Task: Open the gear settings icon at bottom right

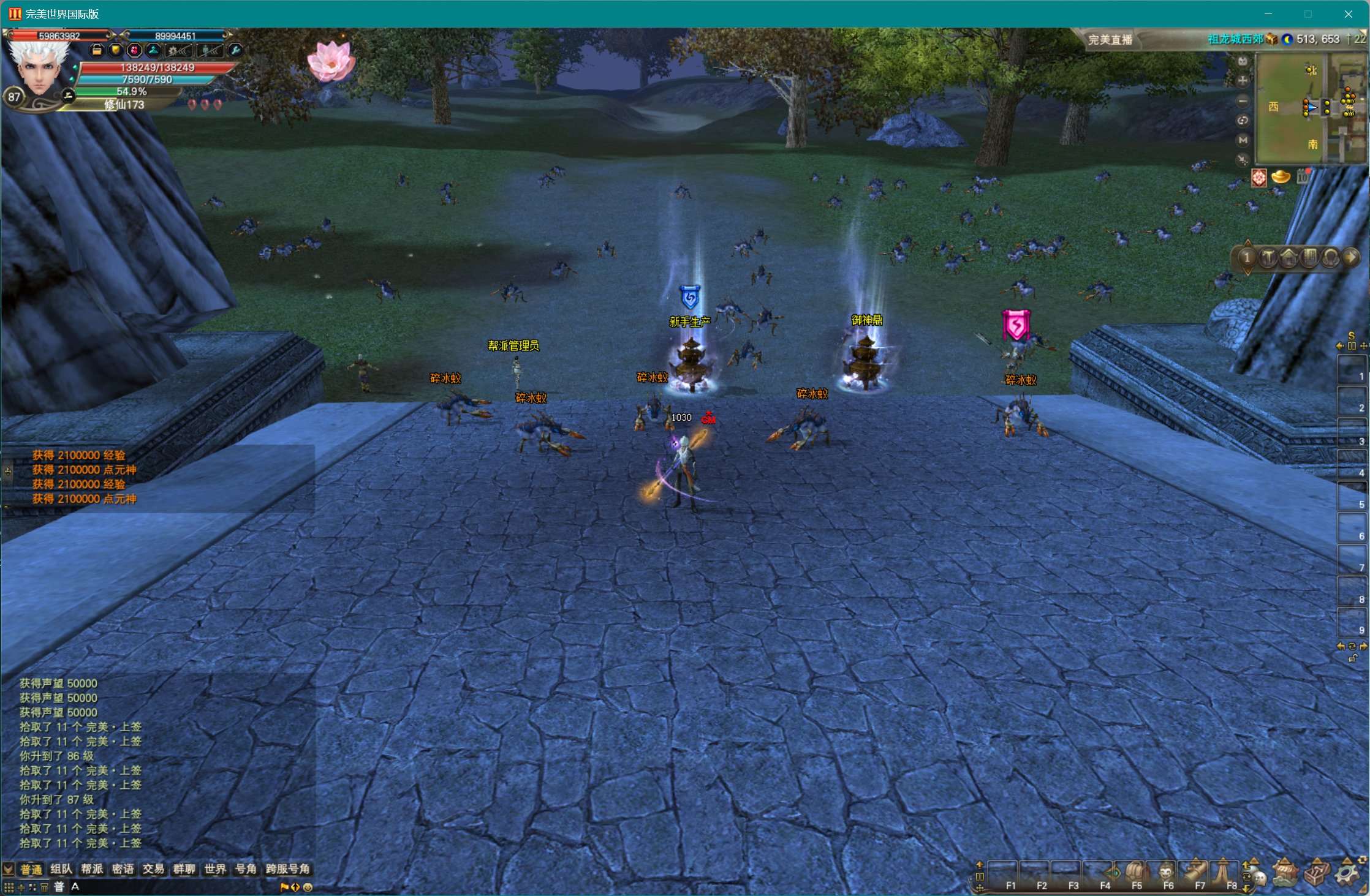Action: click(x=1347, y=872)
